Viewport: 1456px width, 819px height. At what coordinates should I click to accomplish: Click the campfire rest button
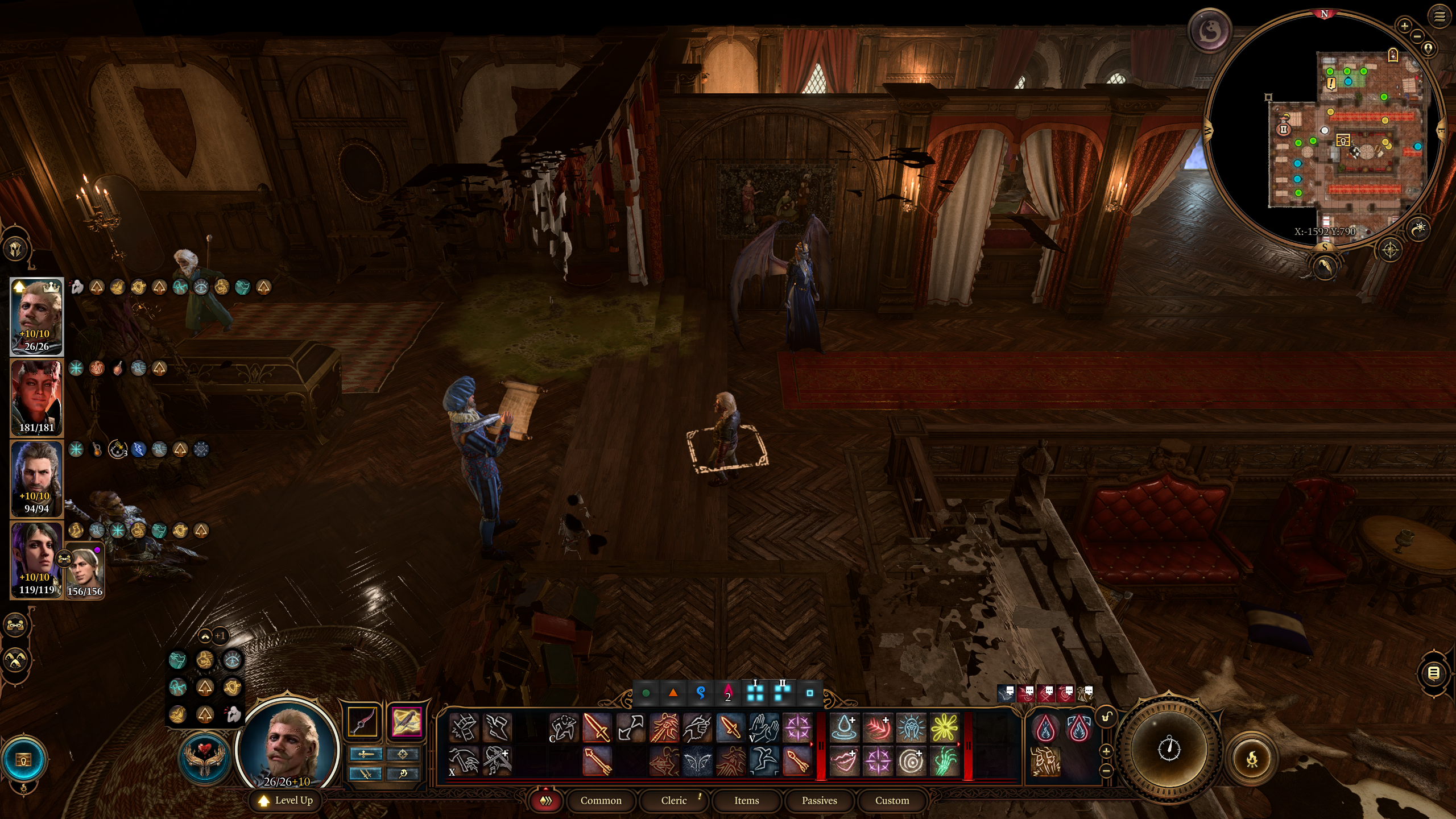(x=1252, y=759)
